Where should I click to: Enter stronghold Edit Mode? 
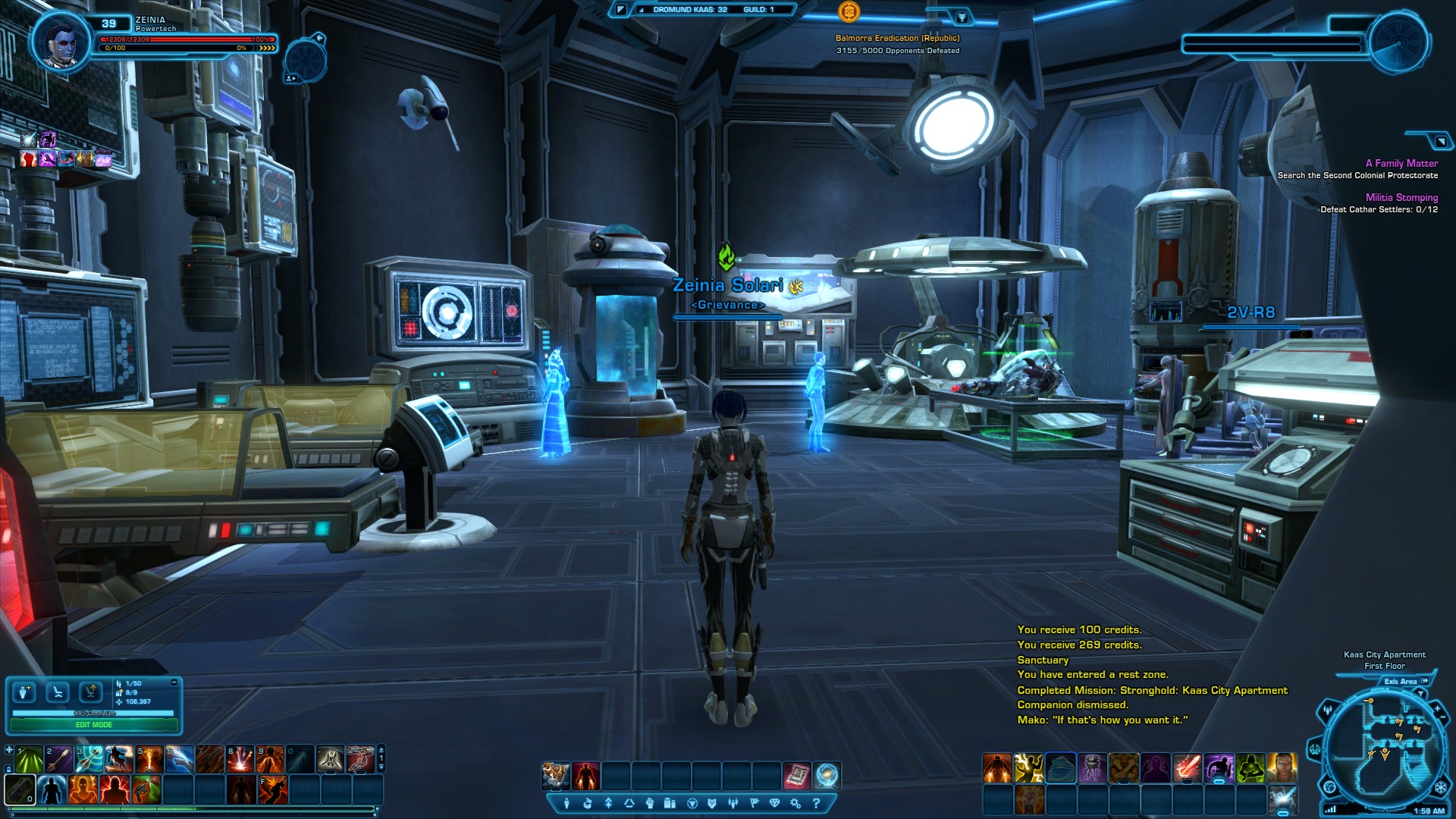point(93,725)
